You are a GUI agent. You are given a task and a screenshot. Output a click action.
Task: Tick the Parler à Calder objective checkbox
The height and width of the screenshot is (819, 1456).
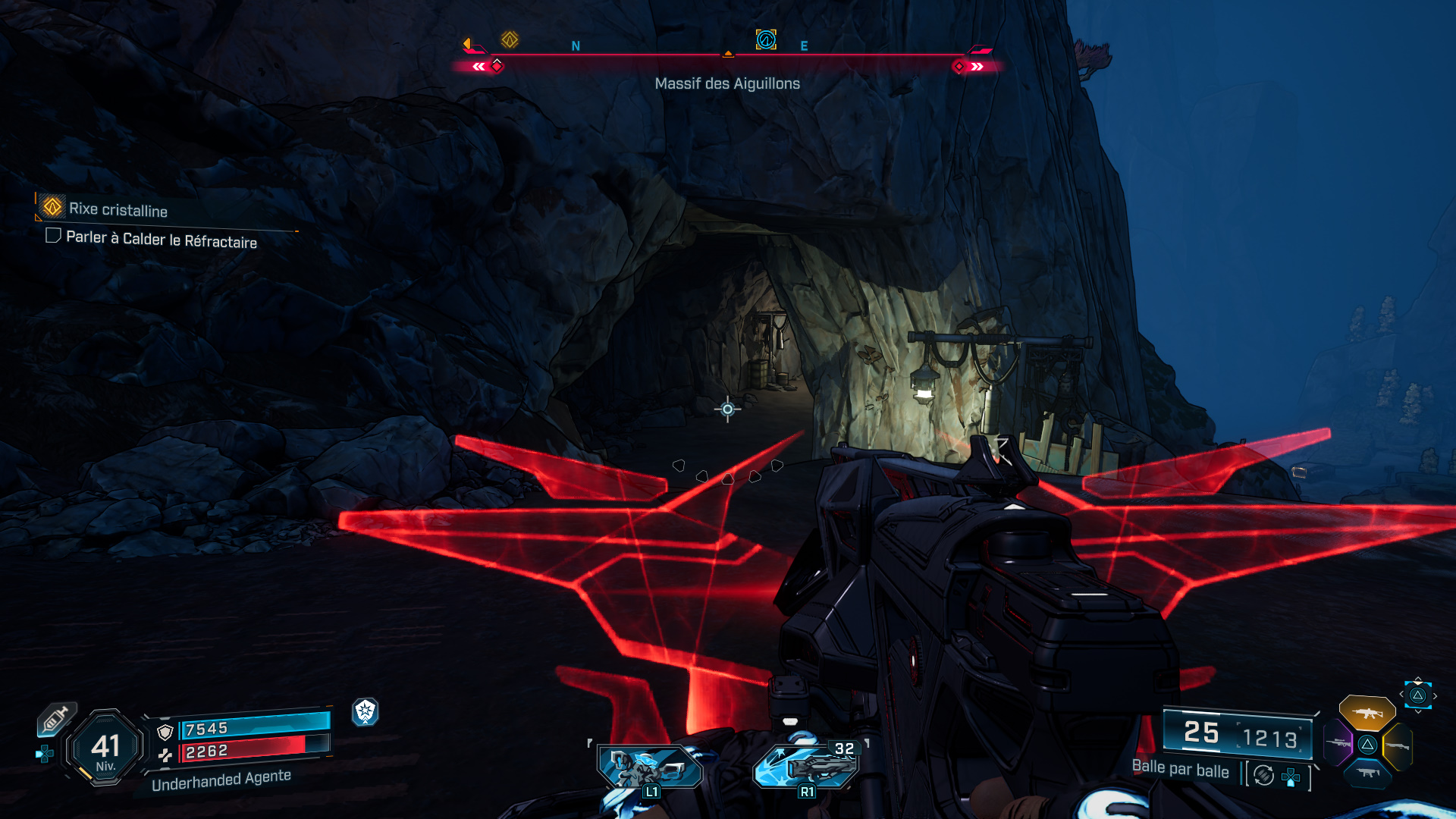tap(53, 236)
